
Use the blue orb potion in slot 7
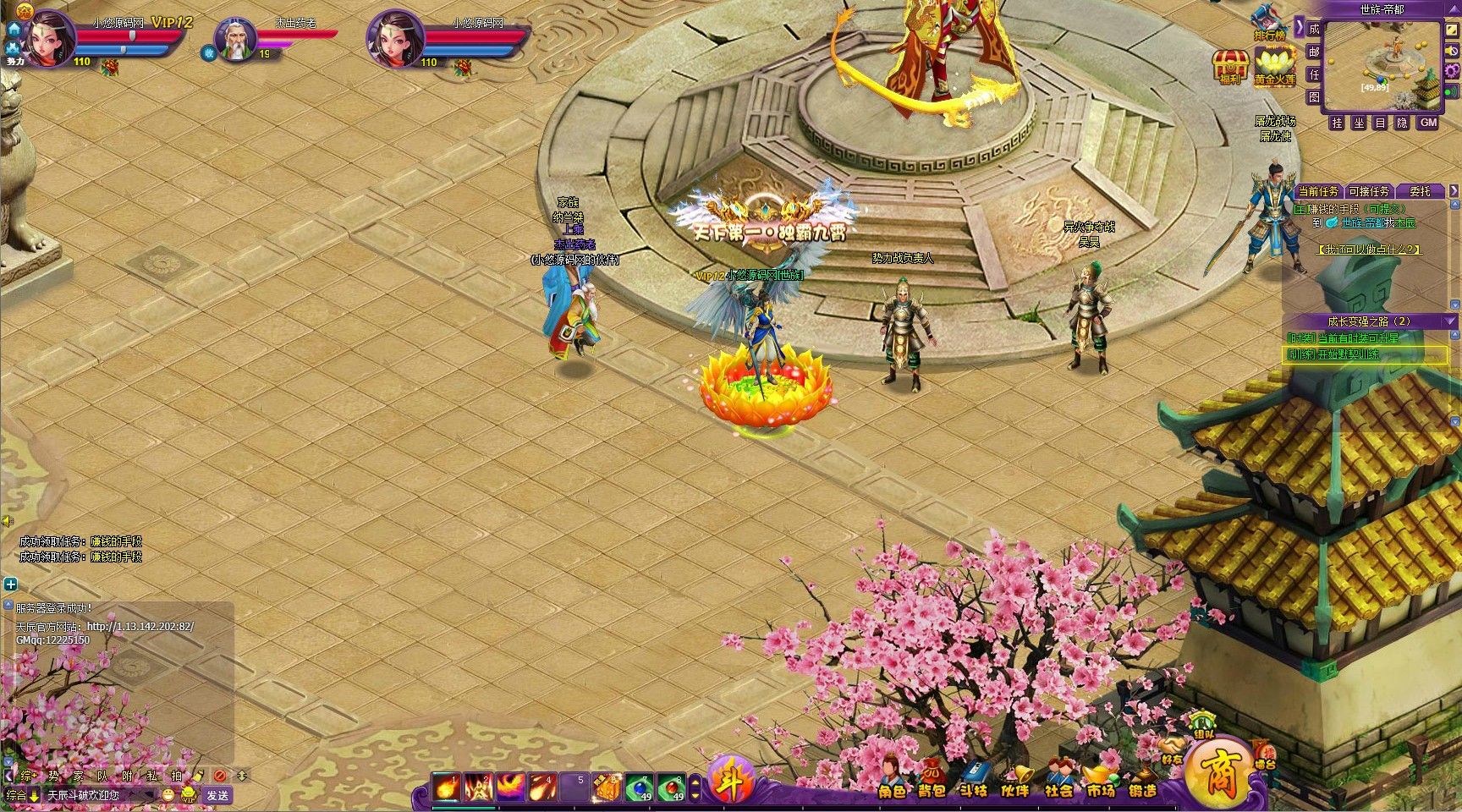639,787
